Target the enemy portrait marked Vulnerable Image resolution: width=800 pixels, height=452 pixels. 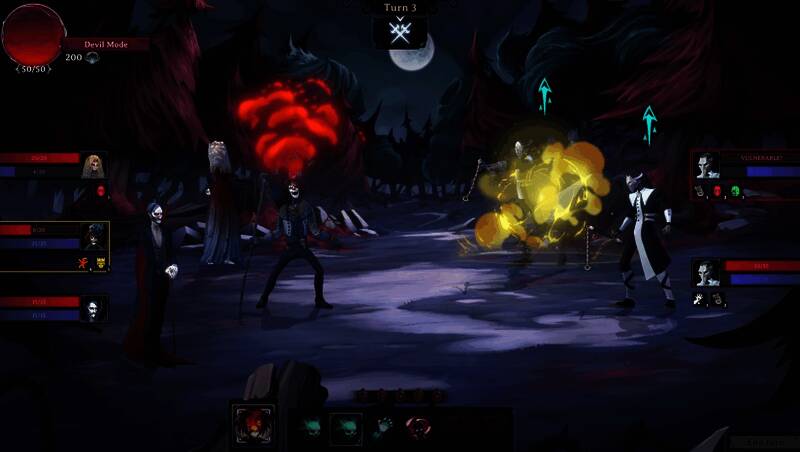(x=708, y=165)
